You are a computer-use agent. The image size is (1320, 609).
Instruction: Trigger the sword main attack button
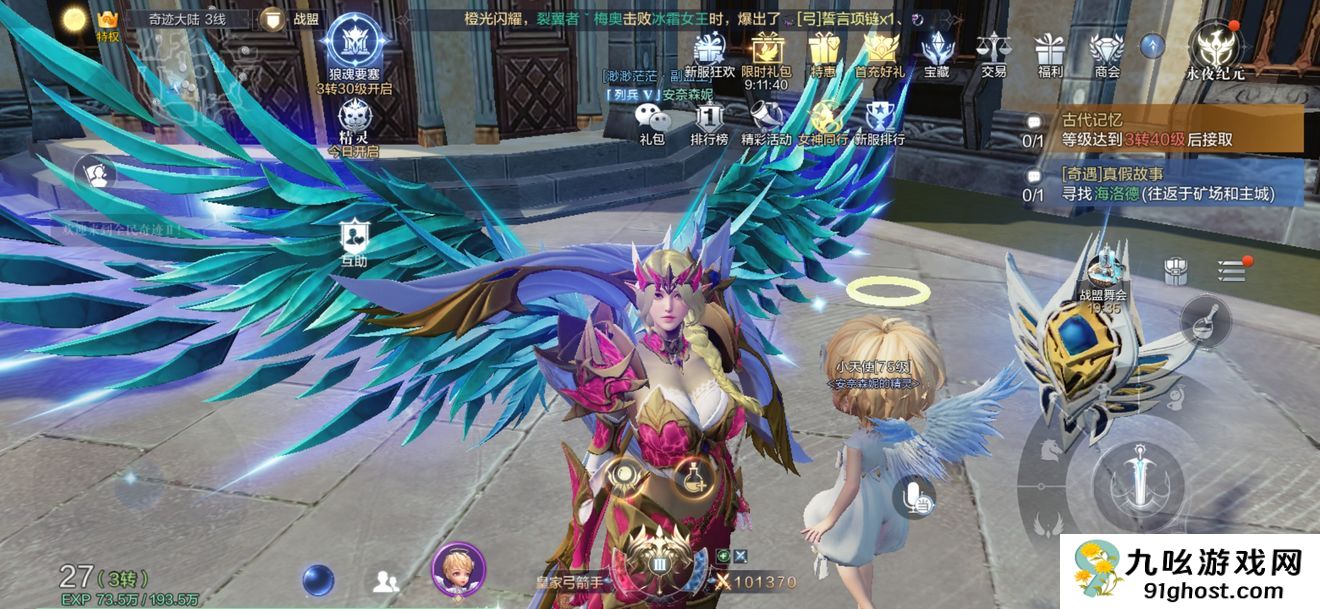(x=1138, y=482)
